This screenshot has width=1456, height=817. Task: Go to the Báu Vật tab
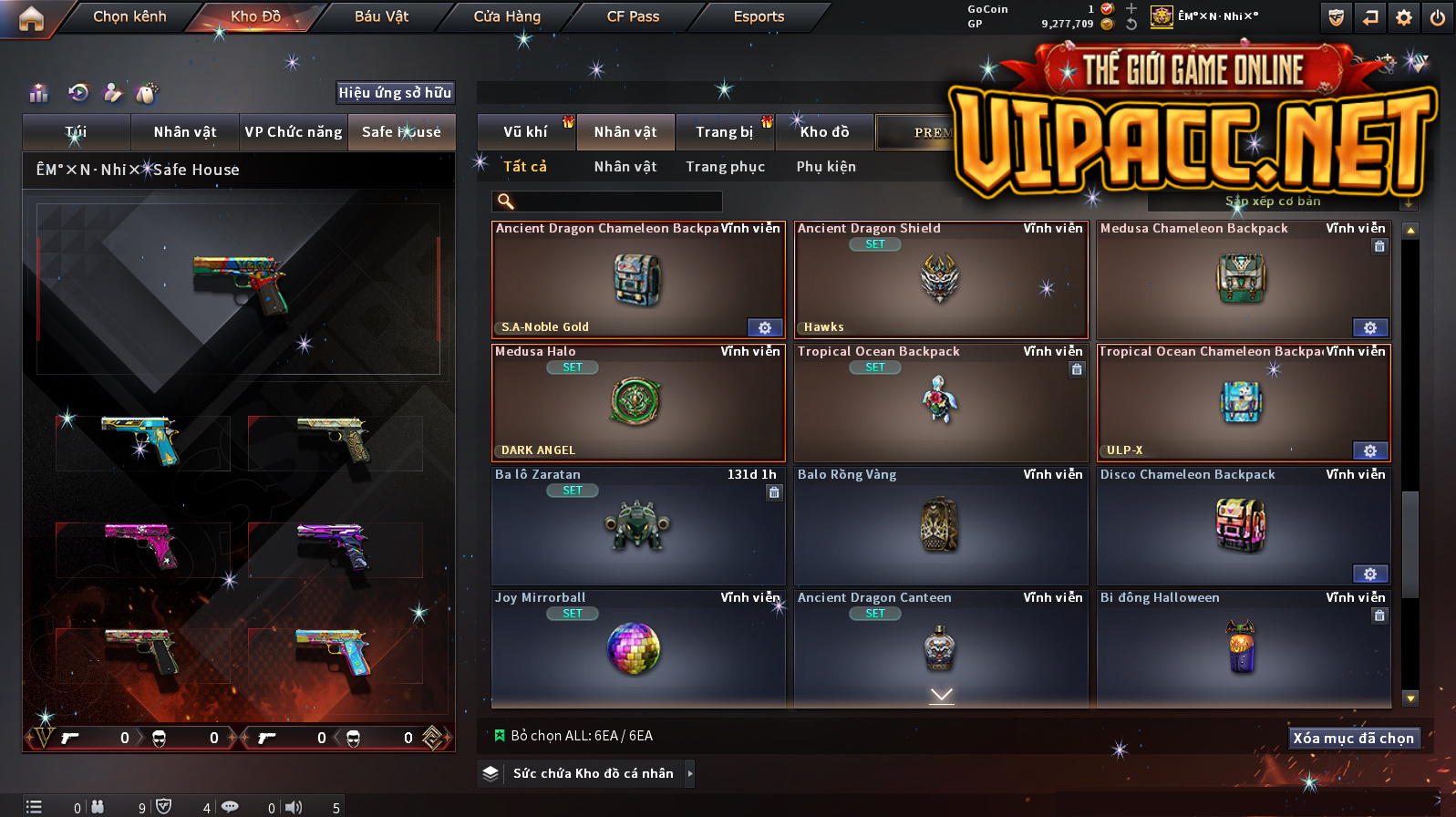pos(381,16)
